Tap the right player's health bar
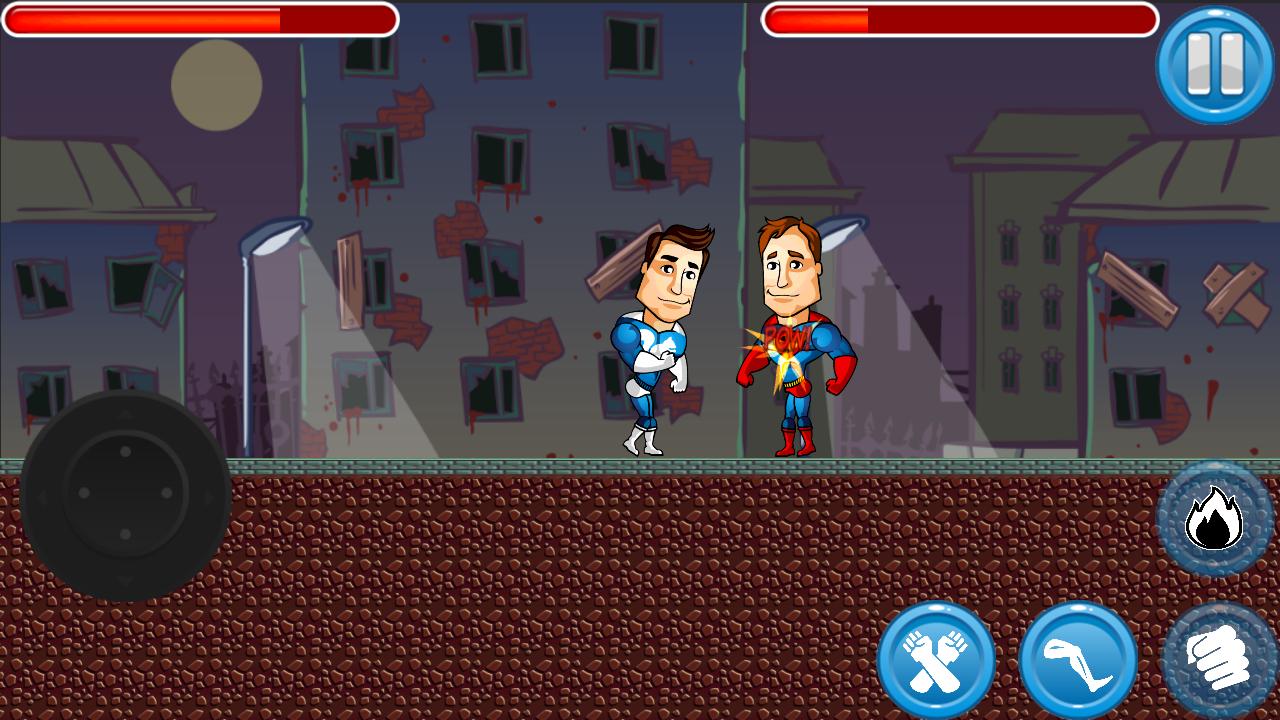 click(963, 18)
